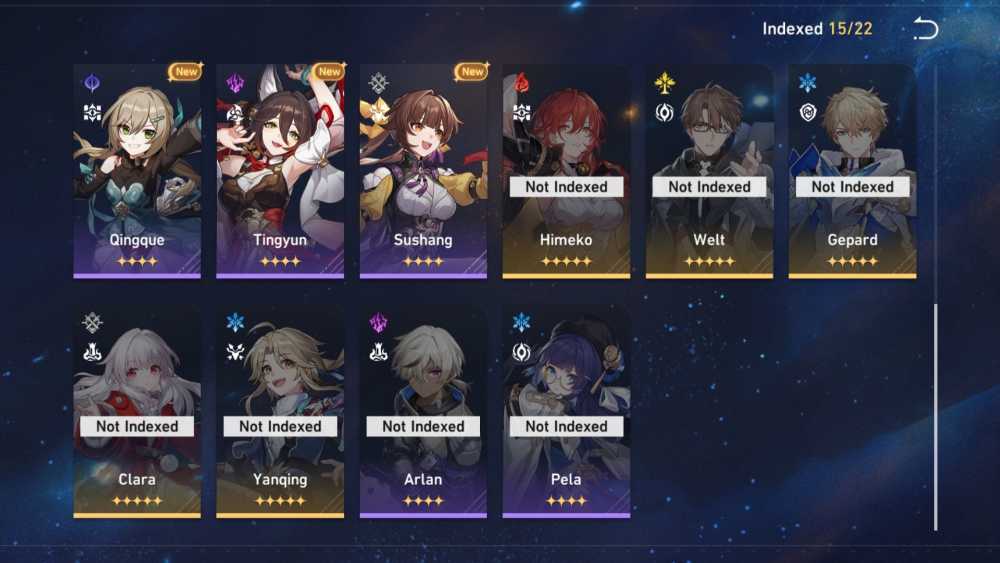The height and width of the screenshot is (563, 1000).
Task: Click Welt's character card
Action: (709, 170)
